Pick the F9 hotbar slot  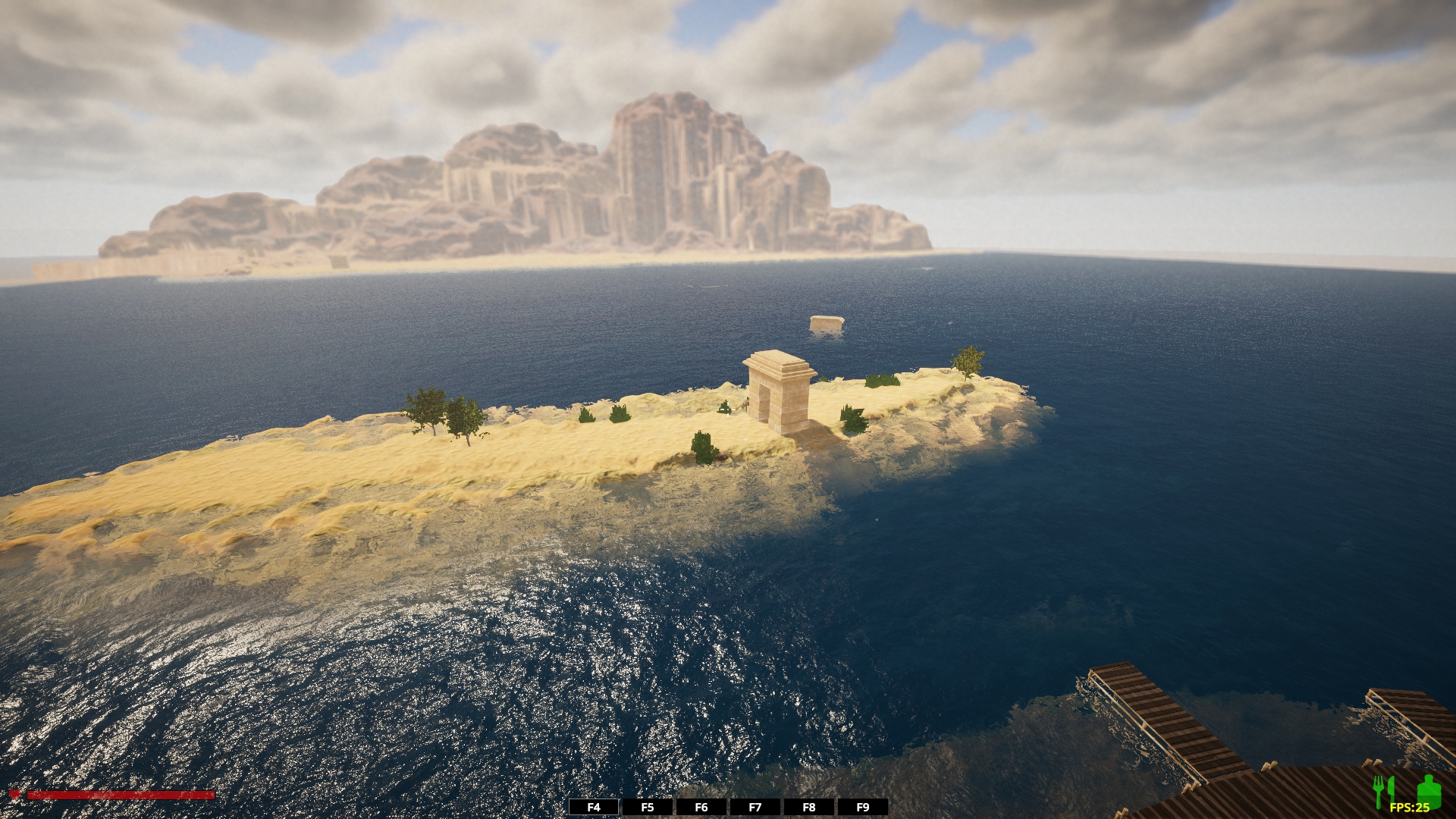coord(863,808)
